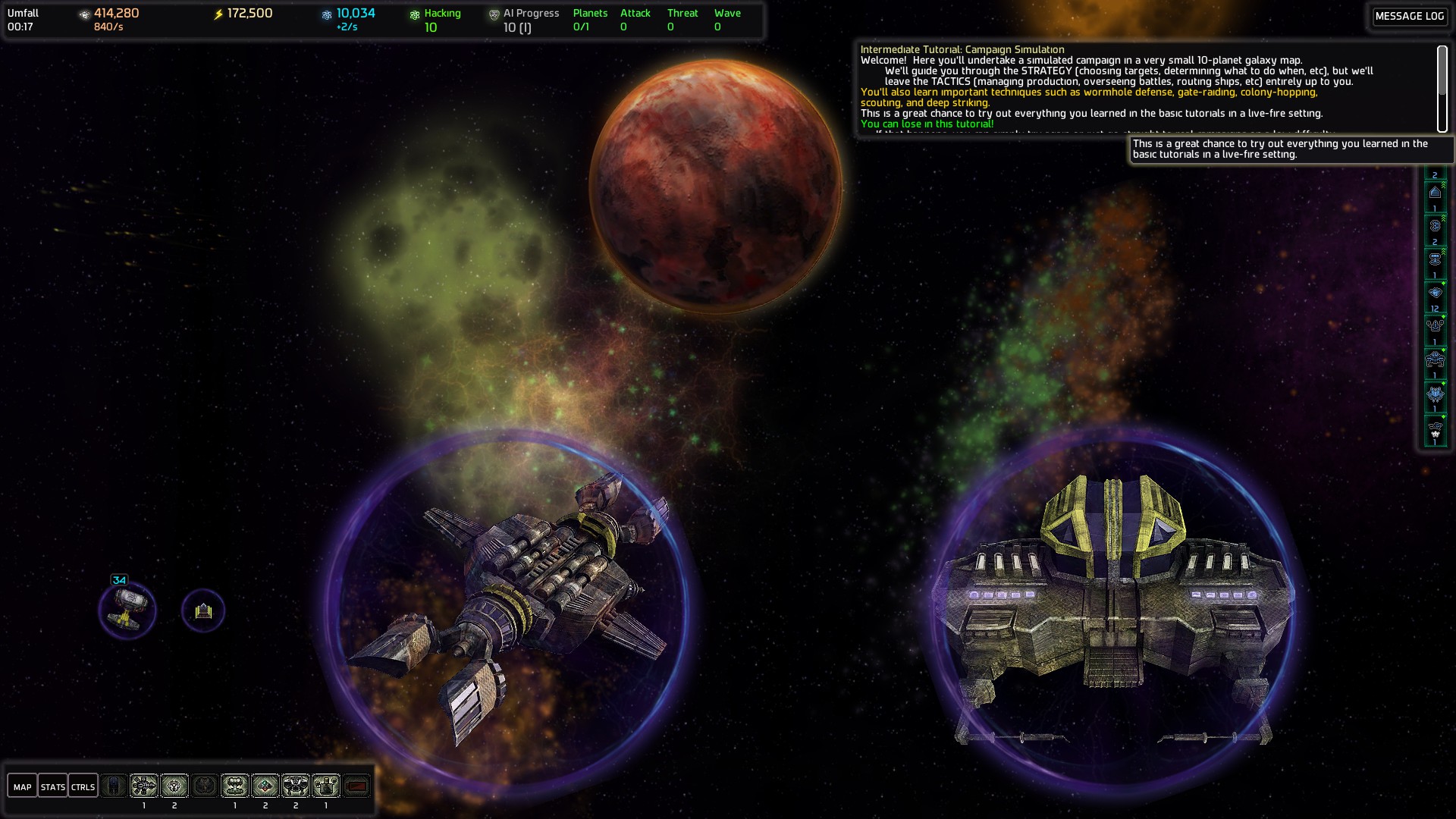Select the blue capsule toolbar icon
This screenshot has width=1456, height=819.
pyautogui.click(x=114, y=786)
